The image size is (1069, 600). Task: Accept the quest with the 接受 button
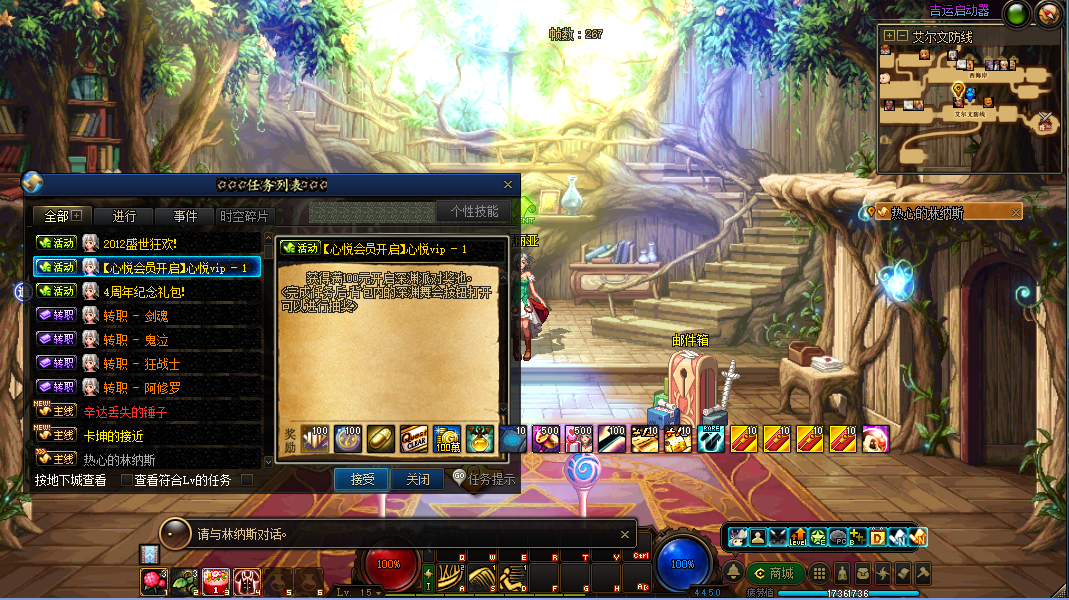(x=361, y=480)
